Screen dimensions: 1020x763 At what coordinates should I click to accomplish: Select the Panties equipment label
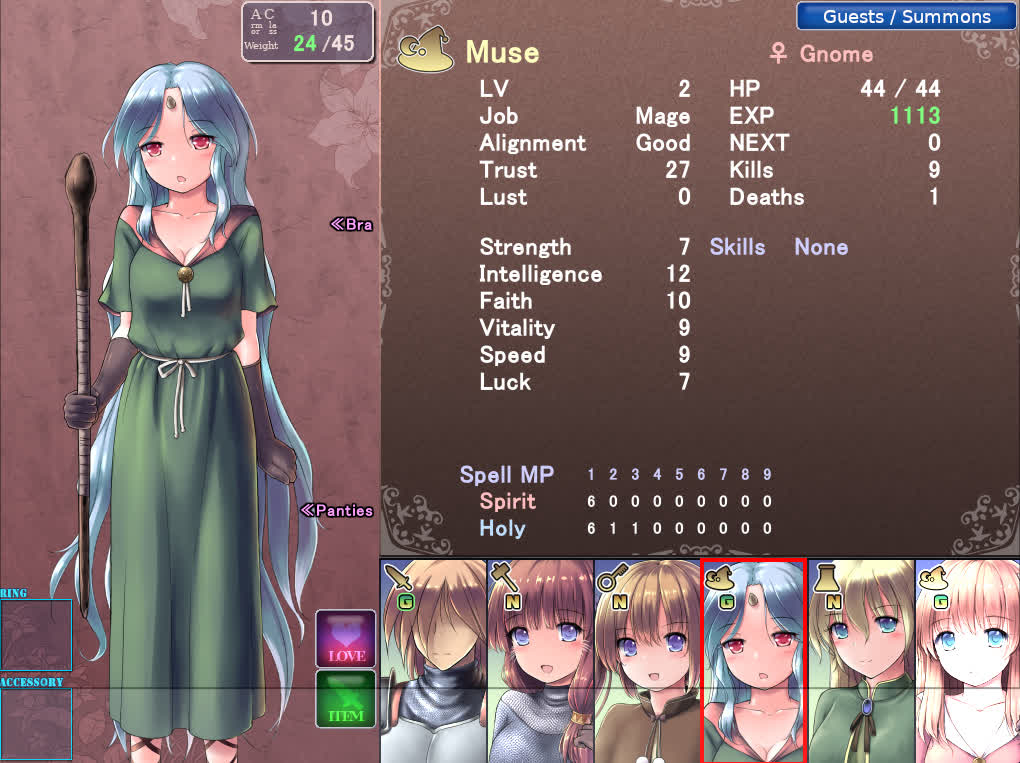tap(337, 511)
